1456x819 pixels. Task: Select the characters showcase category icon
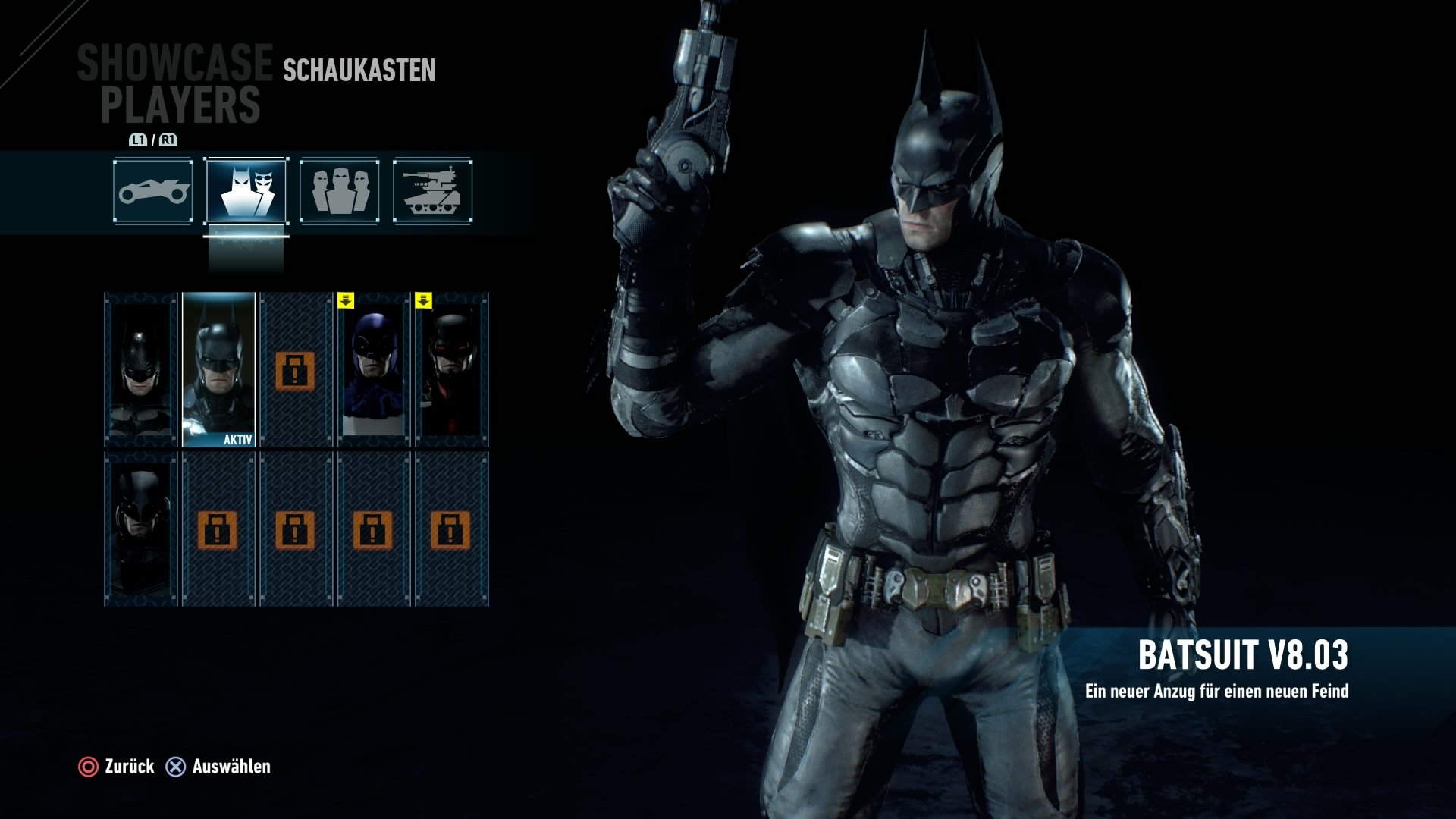338,190
